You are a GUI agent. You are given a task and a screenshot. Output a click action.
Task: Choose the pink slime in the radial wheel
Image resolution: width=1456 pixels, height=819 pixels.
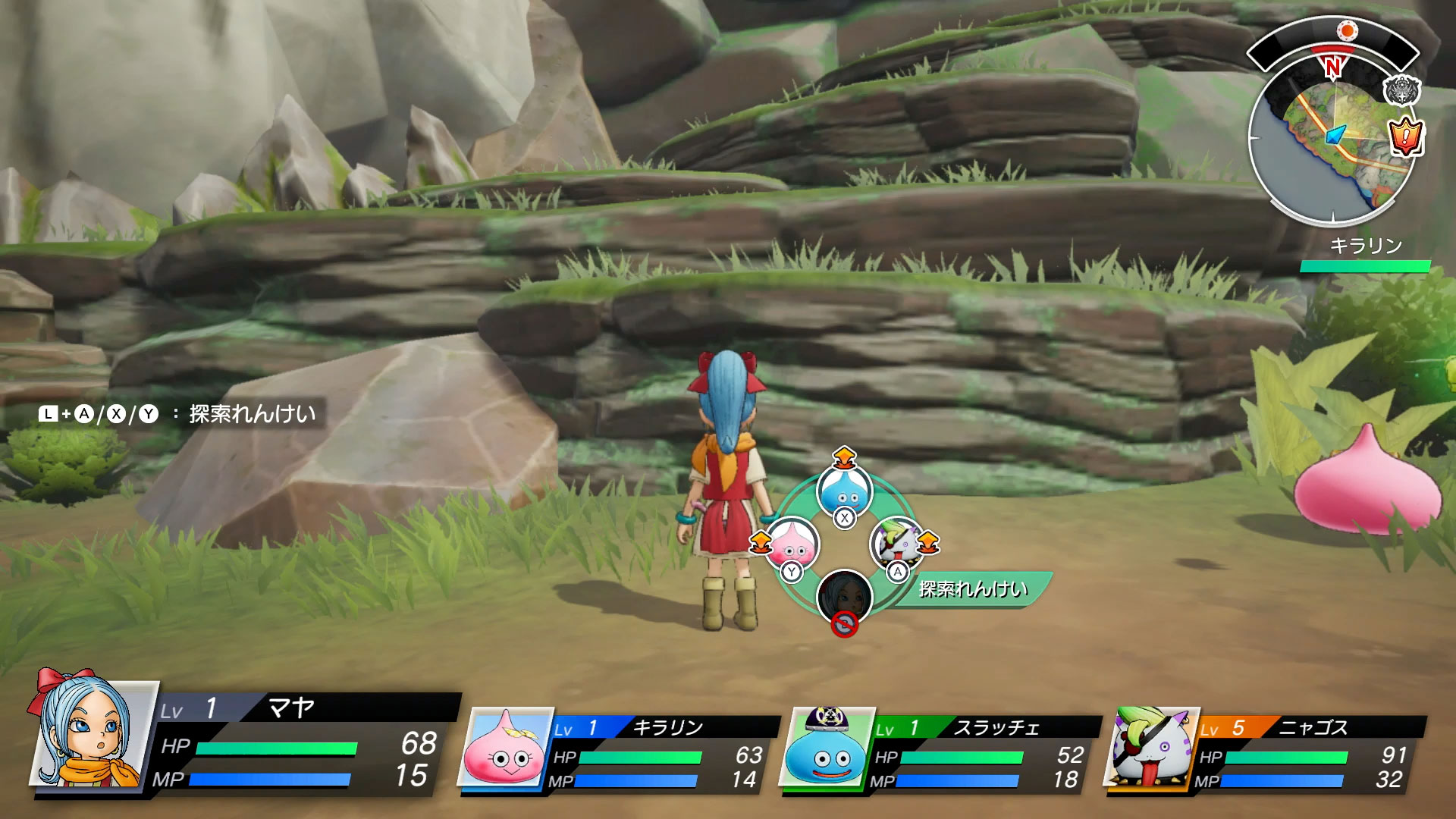(x=792, y=544)
